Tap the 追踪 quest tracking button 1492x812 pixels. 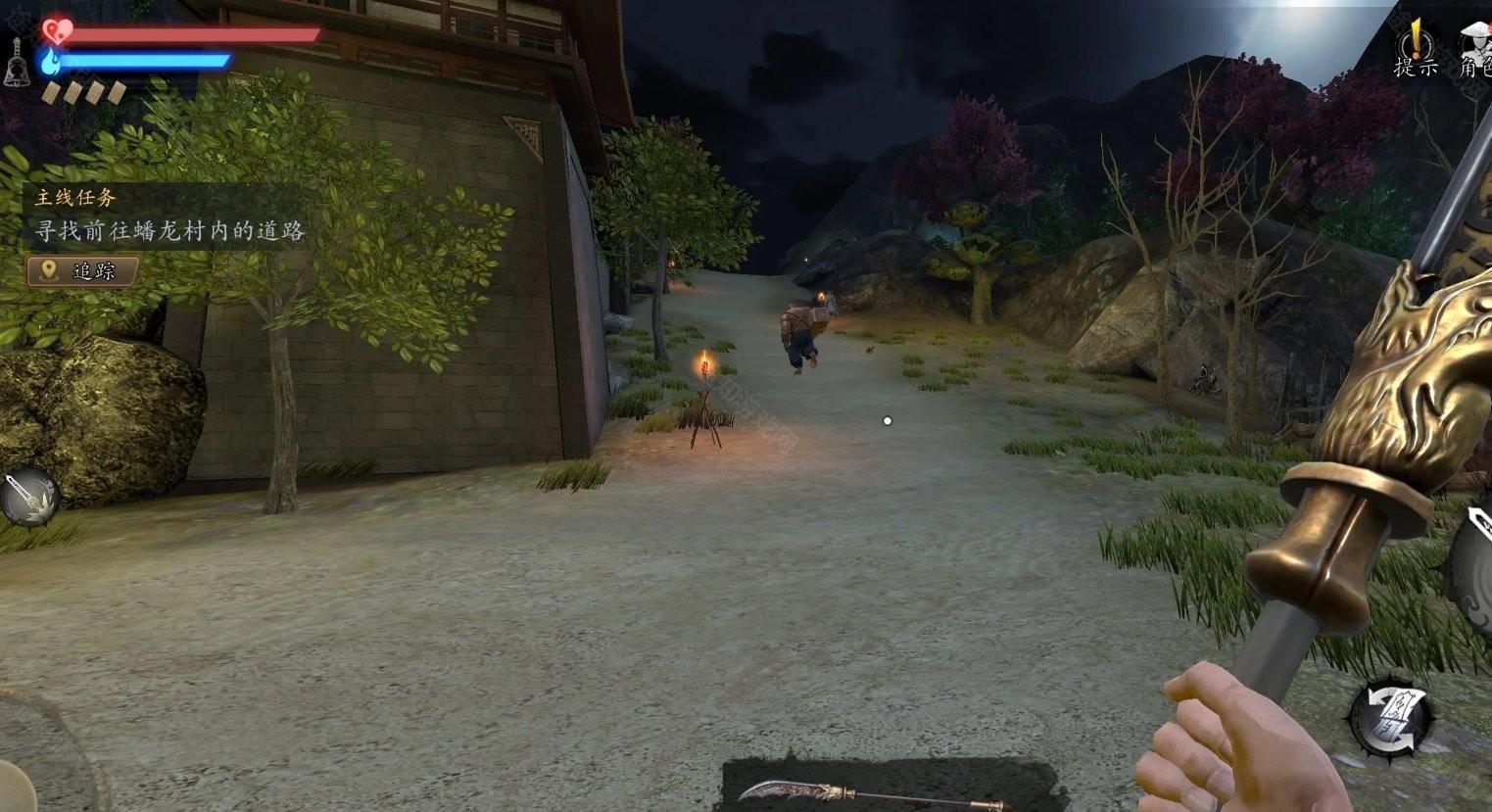(82, 271)
